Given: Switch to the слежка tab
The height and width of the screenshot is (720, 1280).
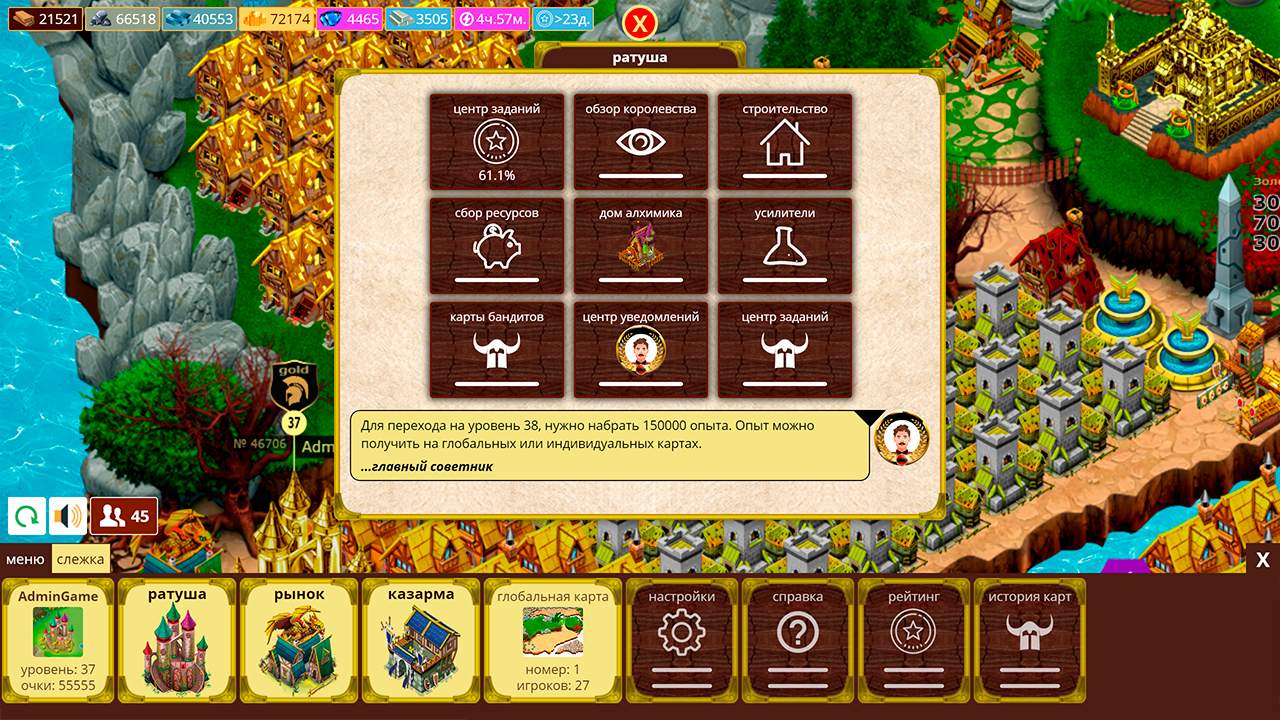Looking at the screenshot, I should click(80, 560).
